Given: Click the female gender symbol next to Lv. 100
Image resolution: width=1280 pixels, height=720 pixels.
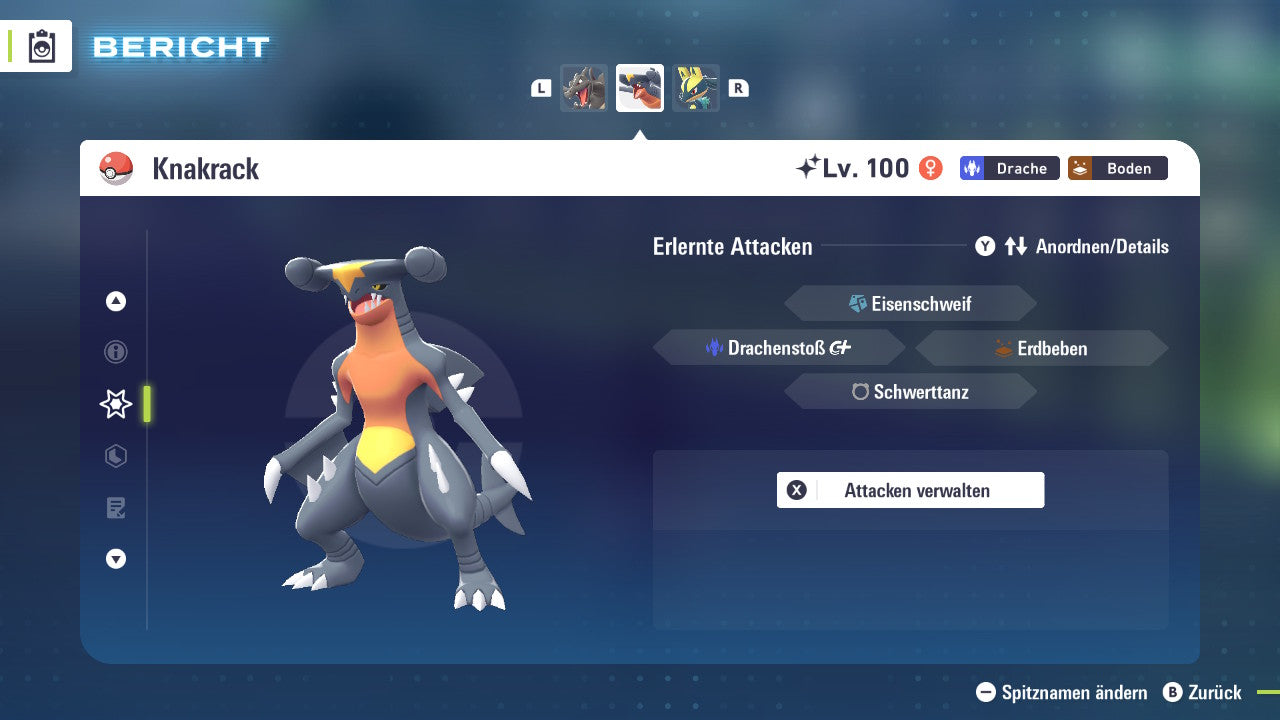Looking at the screenshot, I should [930, 168].
